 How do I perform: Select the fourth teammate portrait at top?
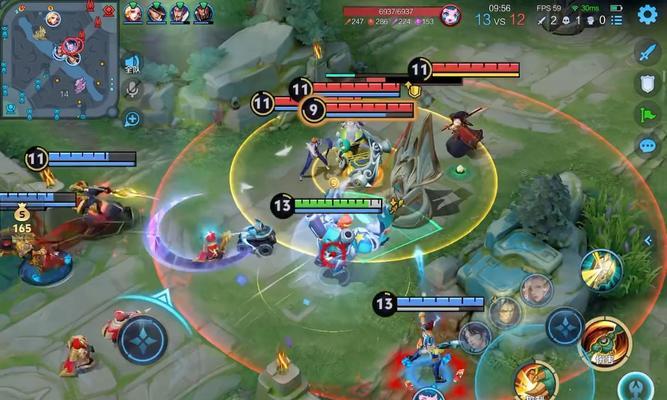(203, 13)
